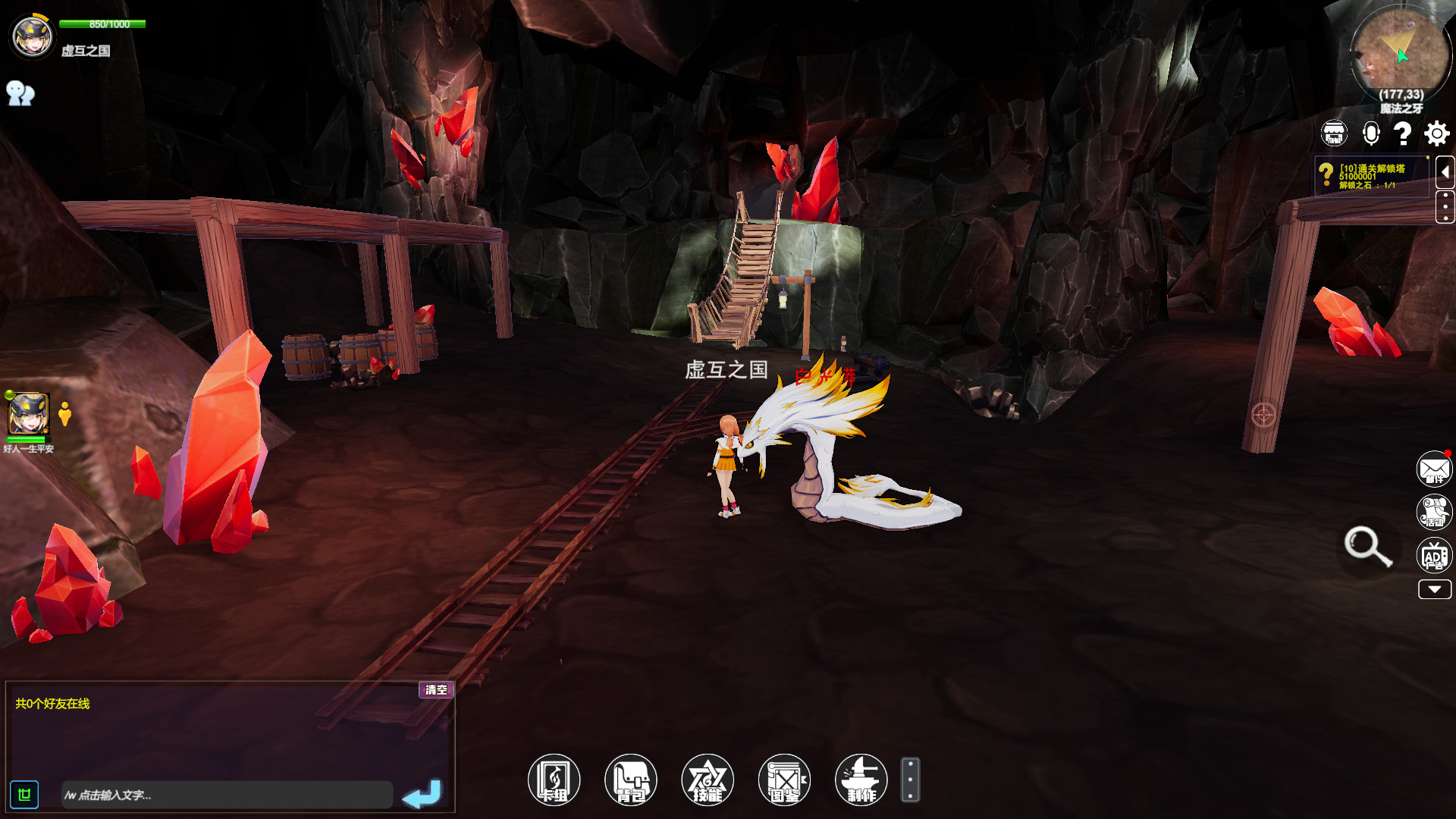This screenshot has height=819, width=1456.
Task: Open the 背包 backpack
Action: 631,780
